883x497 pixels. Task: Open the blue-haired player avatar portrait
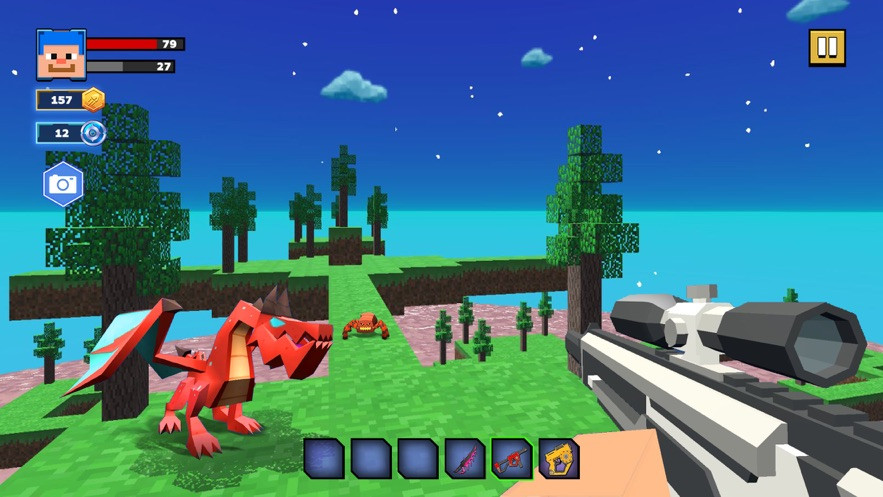61,54
